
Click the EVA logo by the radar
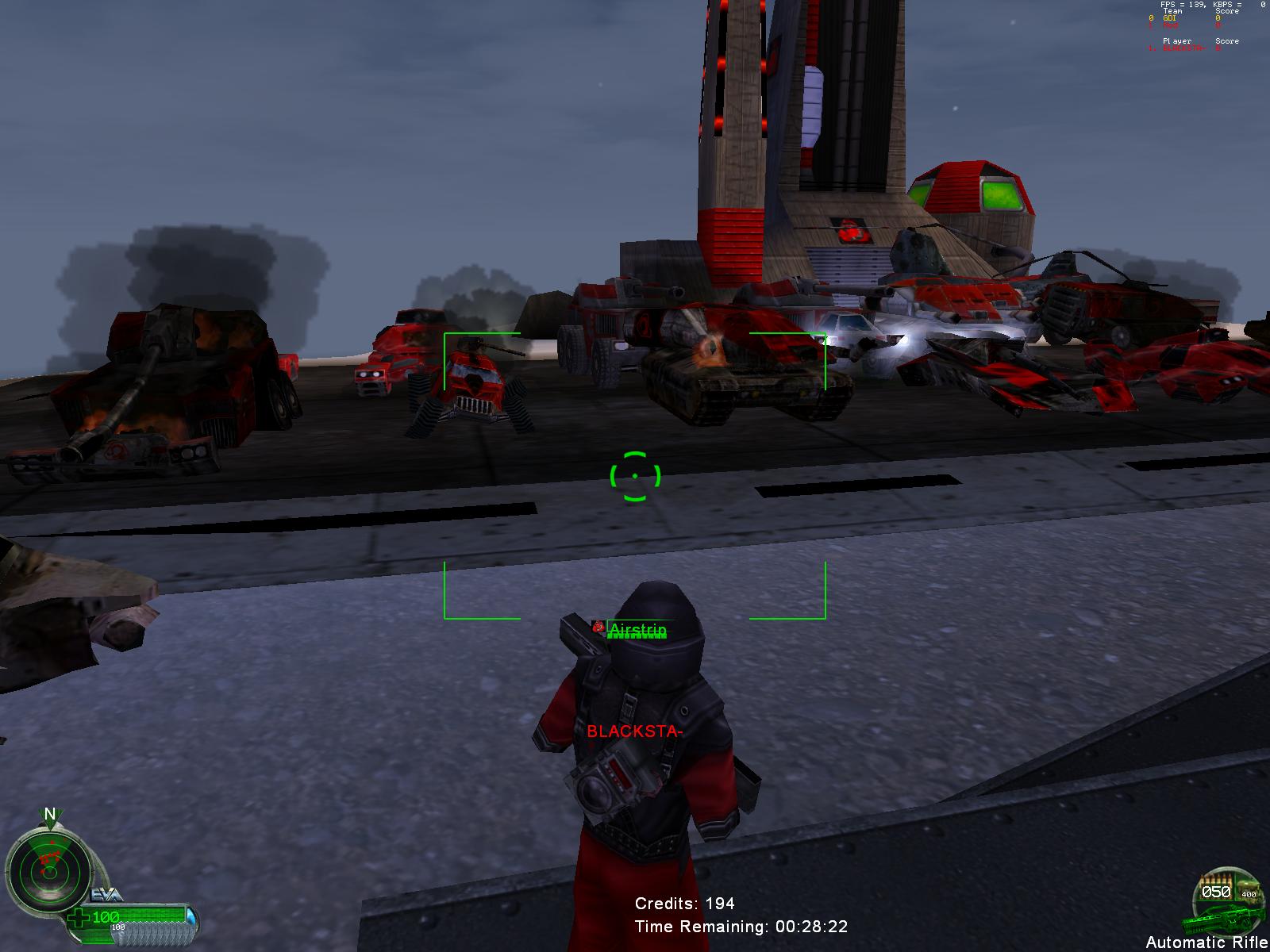click(106, 894)
